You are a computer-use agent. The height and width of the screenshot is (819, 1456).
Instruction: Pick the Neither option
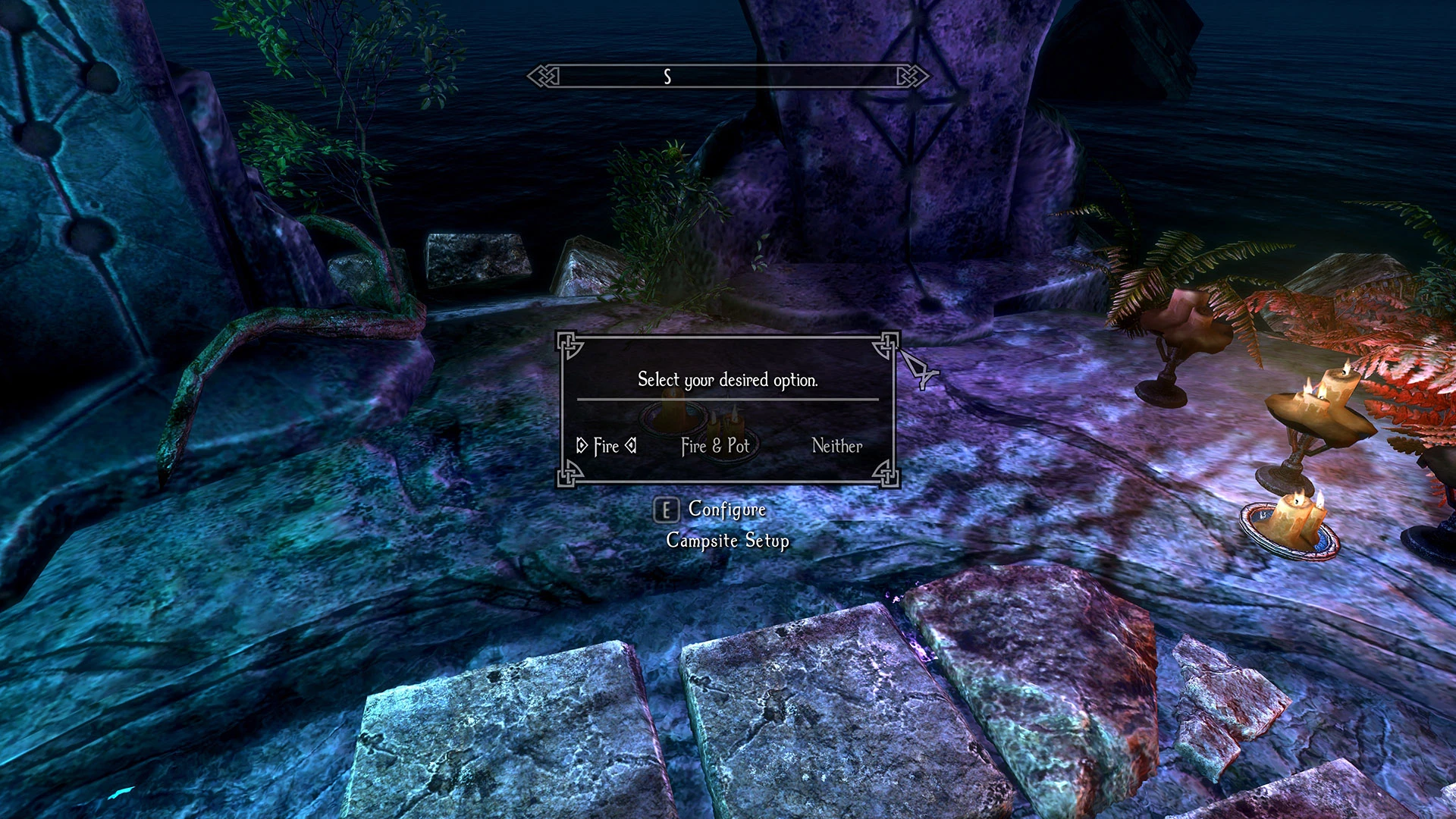836,447
